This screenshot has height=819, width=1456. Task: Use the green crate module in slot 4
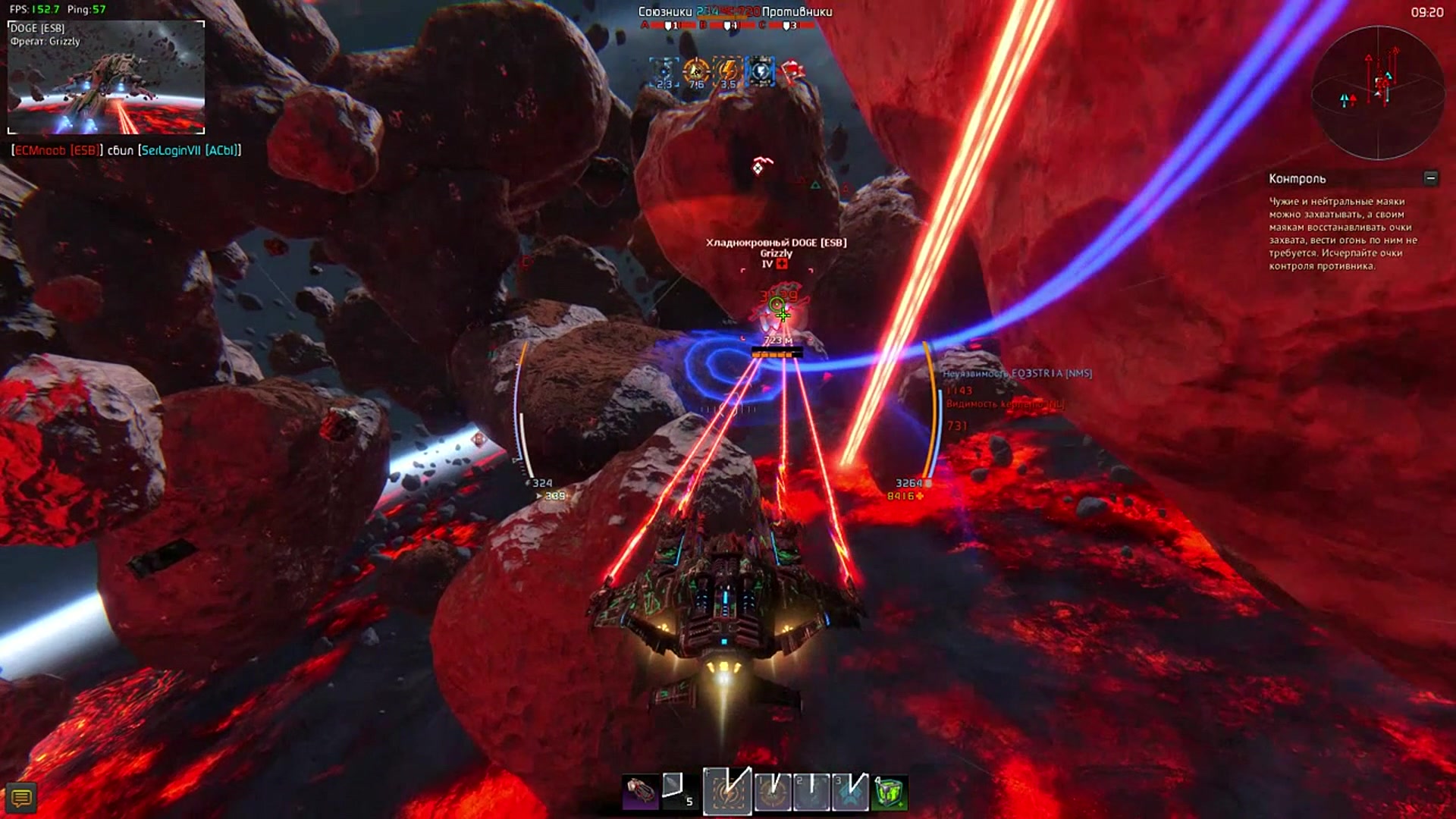(889, 792)
